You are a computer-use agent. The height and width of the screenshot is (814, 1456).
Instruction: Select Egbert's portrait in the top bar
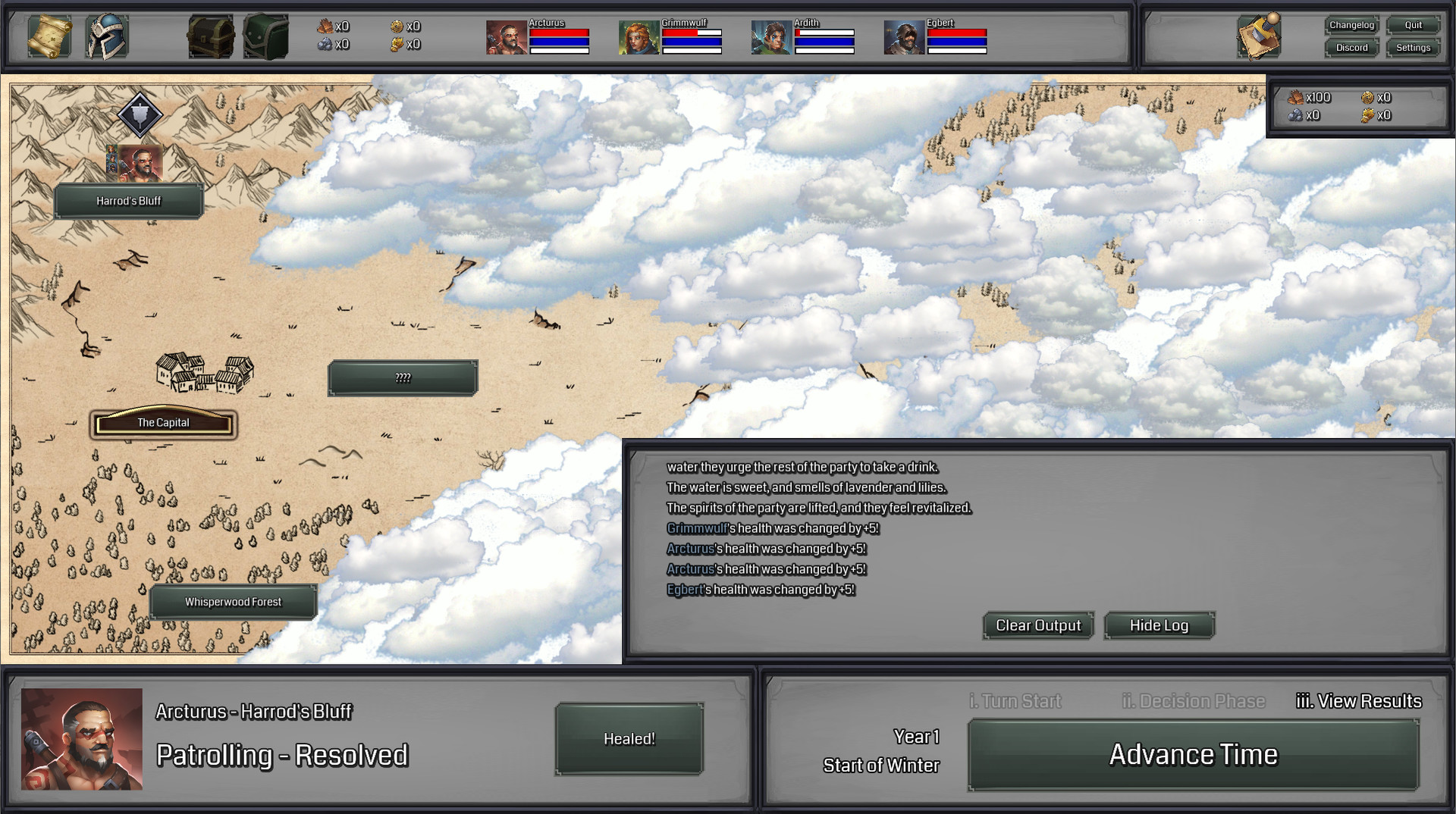tap(905, 37)
